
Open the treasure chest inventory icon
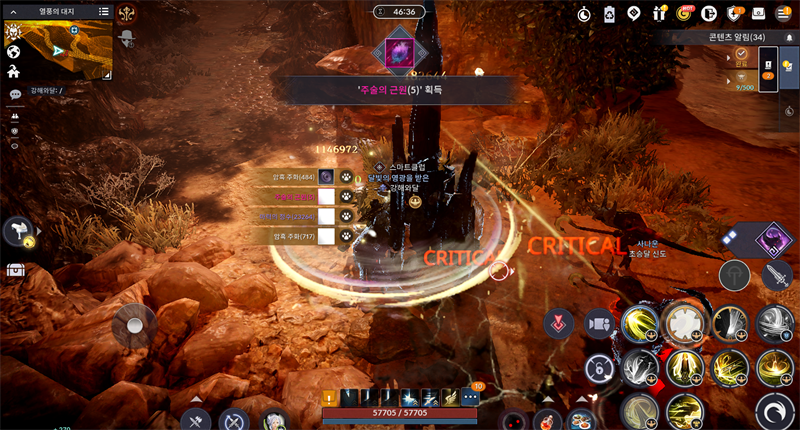point(15,269)
